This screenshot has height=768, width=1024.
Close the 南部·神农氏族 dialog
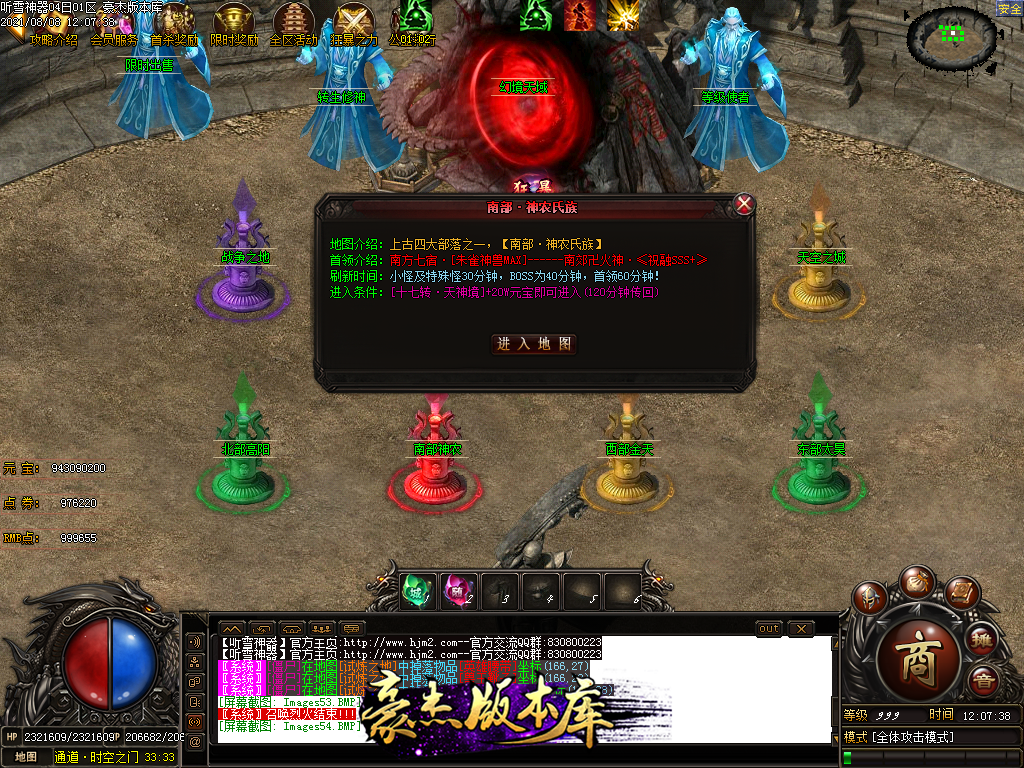pyautogui.click(x=744, y=205)
